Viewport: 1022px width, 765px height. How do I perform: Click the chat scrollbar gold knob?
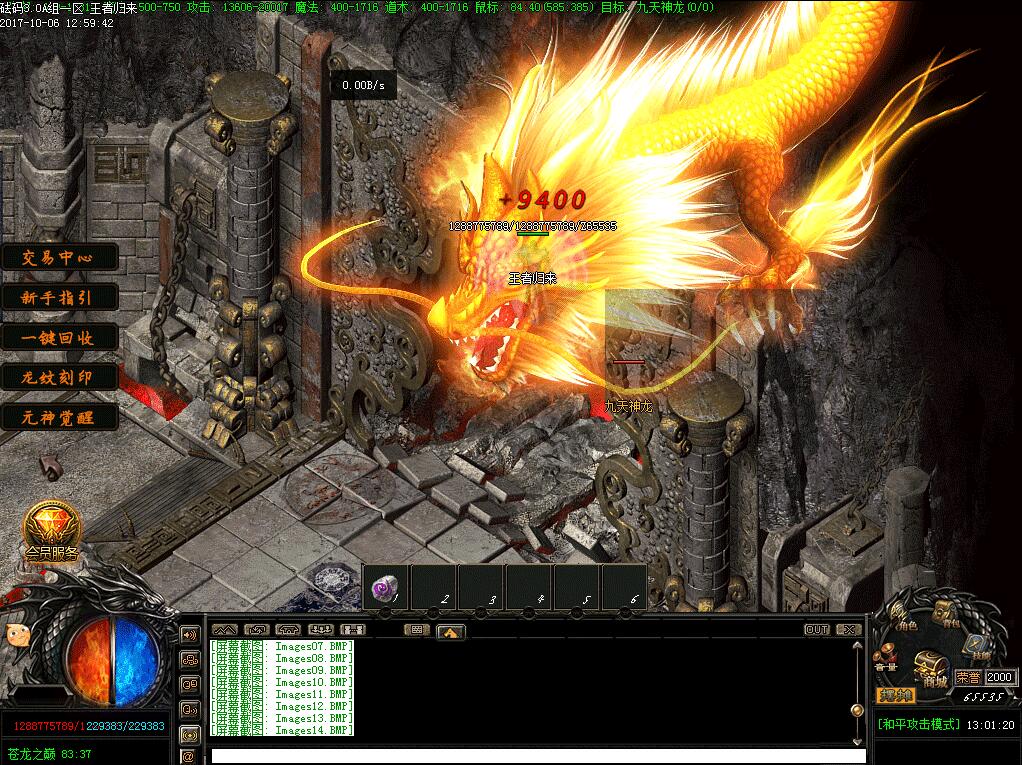857,710
